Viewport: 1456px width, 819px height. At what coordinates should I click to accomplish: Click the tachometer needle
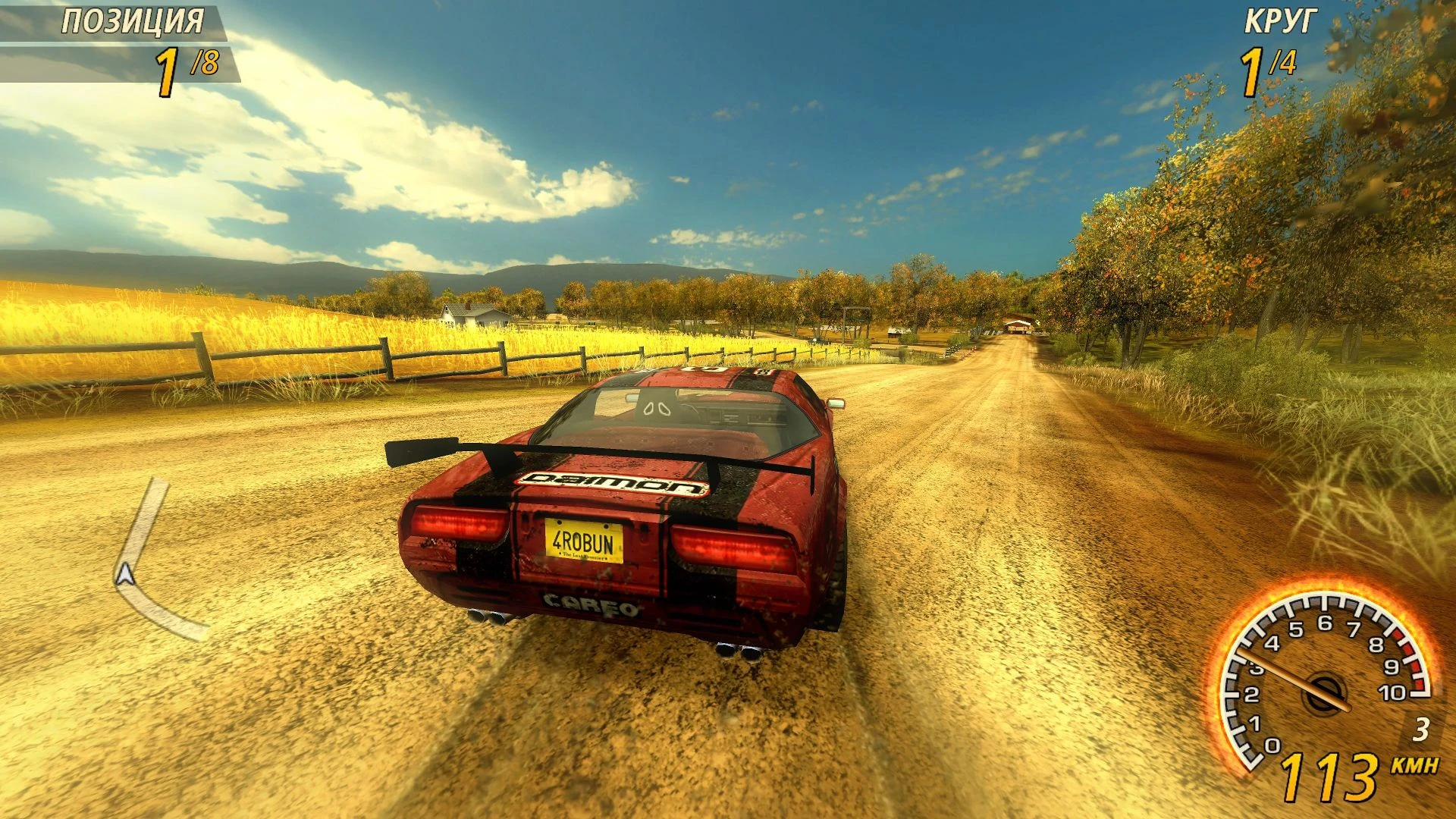point(1294,680)
